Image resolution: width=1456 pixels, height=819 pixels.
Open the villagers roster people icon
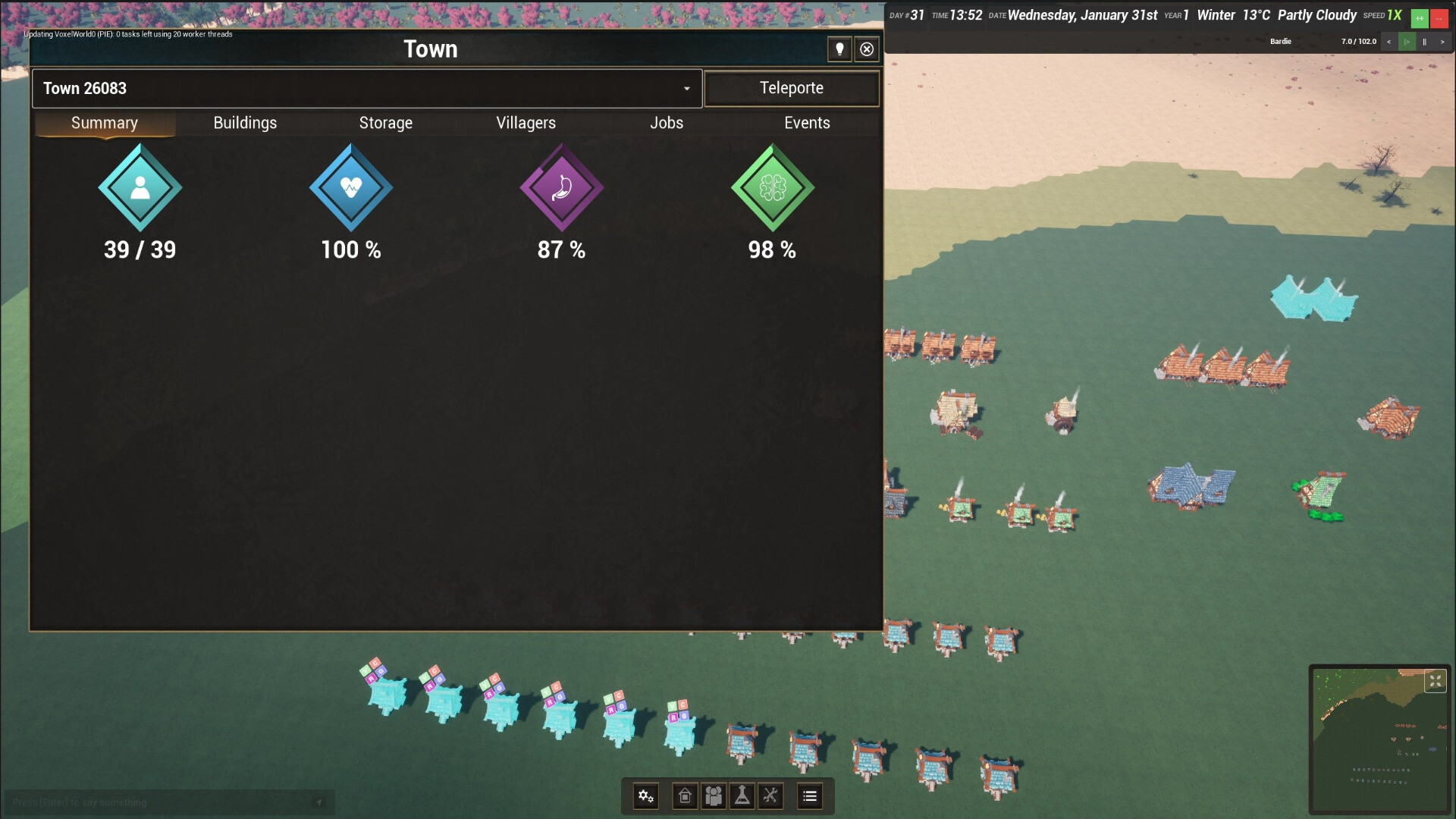coord(714,796)
